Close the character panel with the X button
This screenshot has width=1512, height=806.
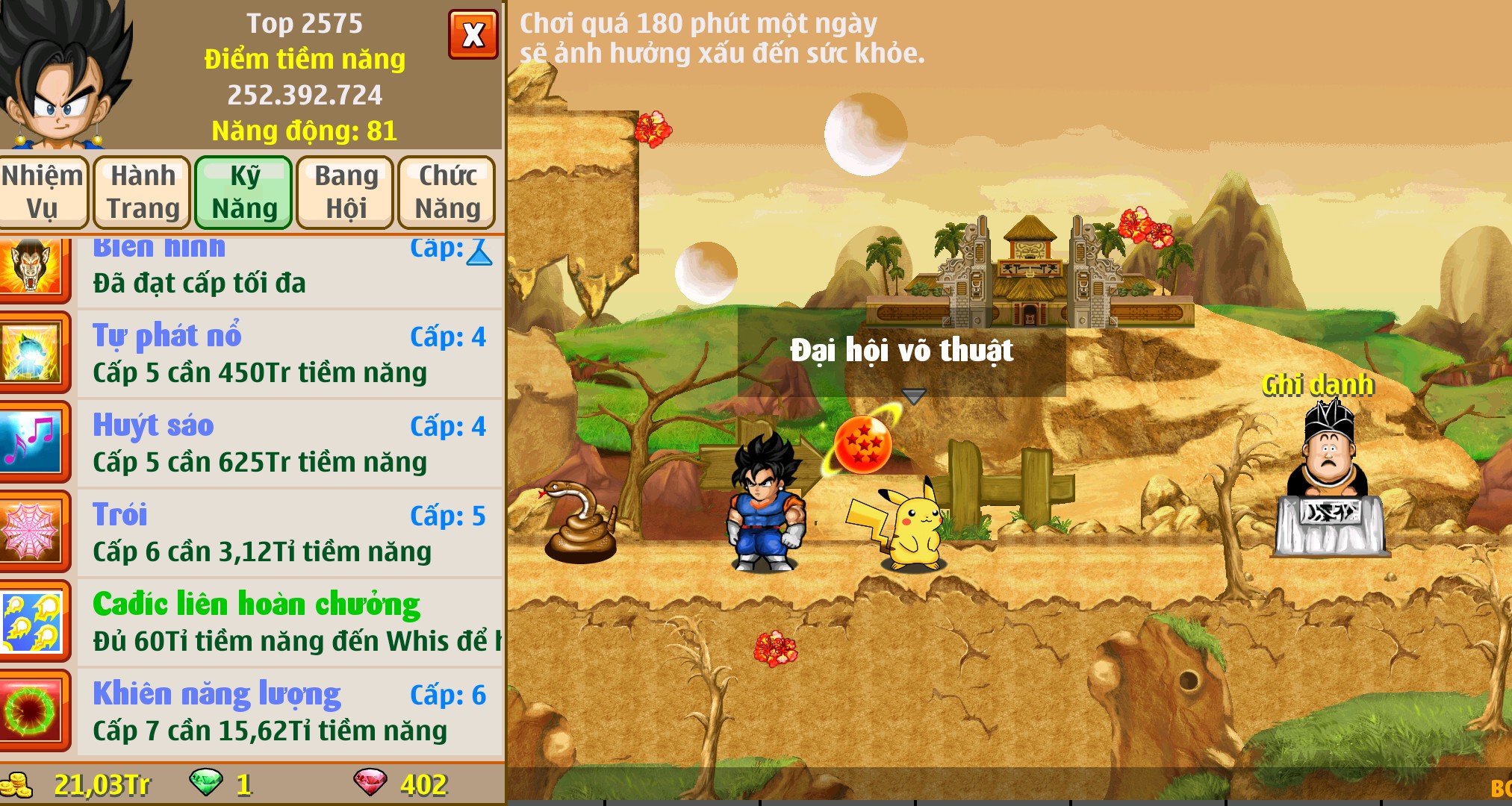click(x=473, y=35)
